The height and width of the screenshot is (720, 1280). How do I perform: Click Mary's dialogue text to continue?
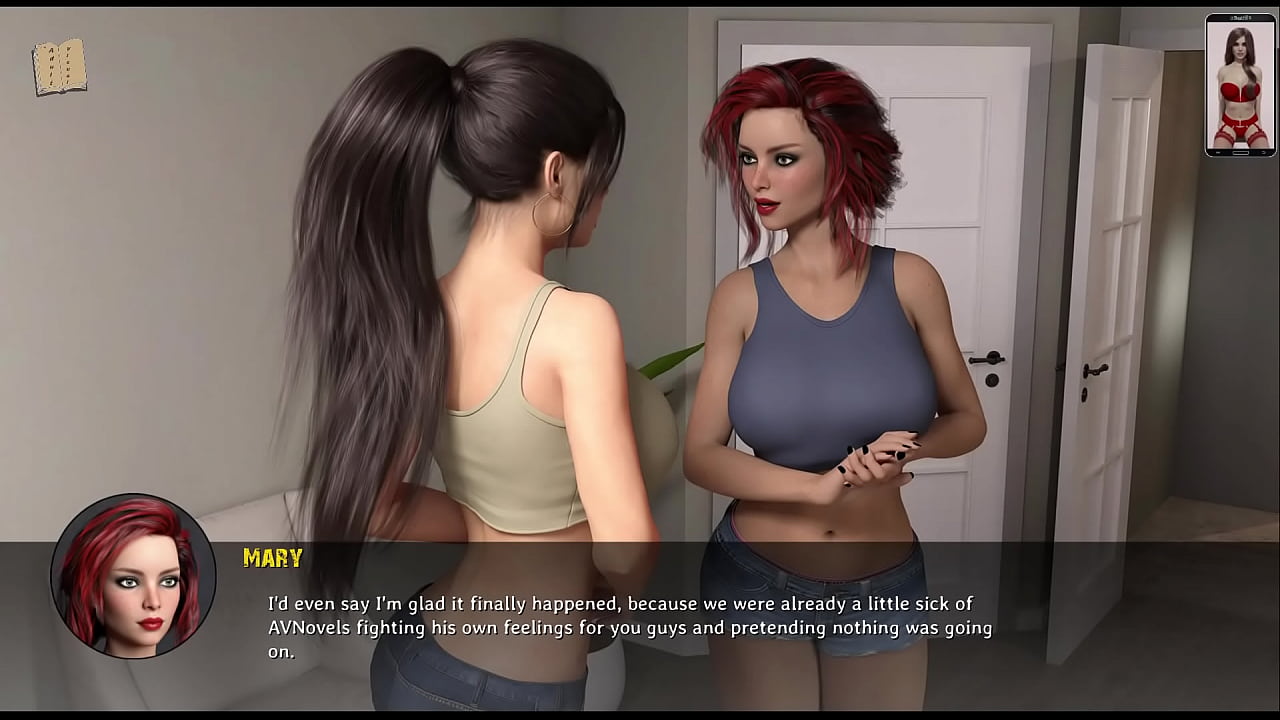629,628
